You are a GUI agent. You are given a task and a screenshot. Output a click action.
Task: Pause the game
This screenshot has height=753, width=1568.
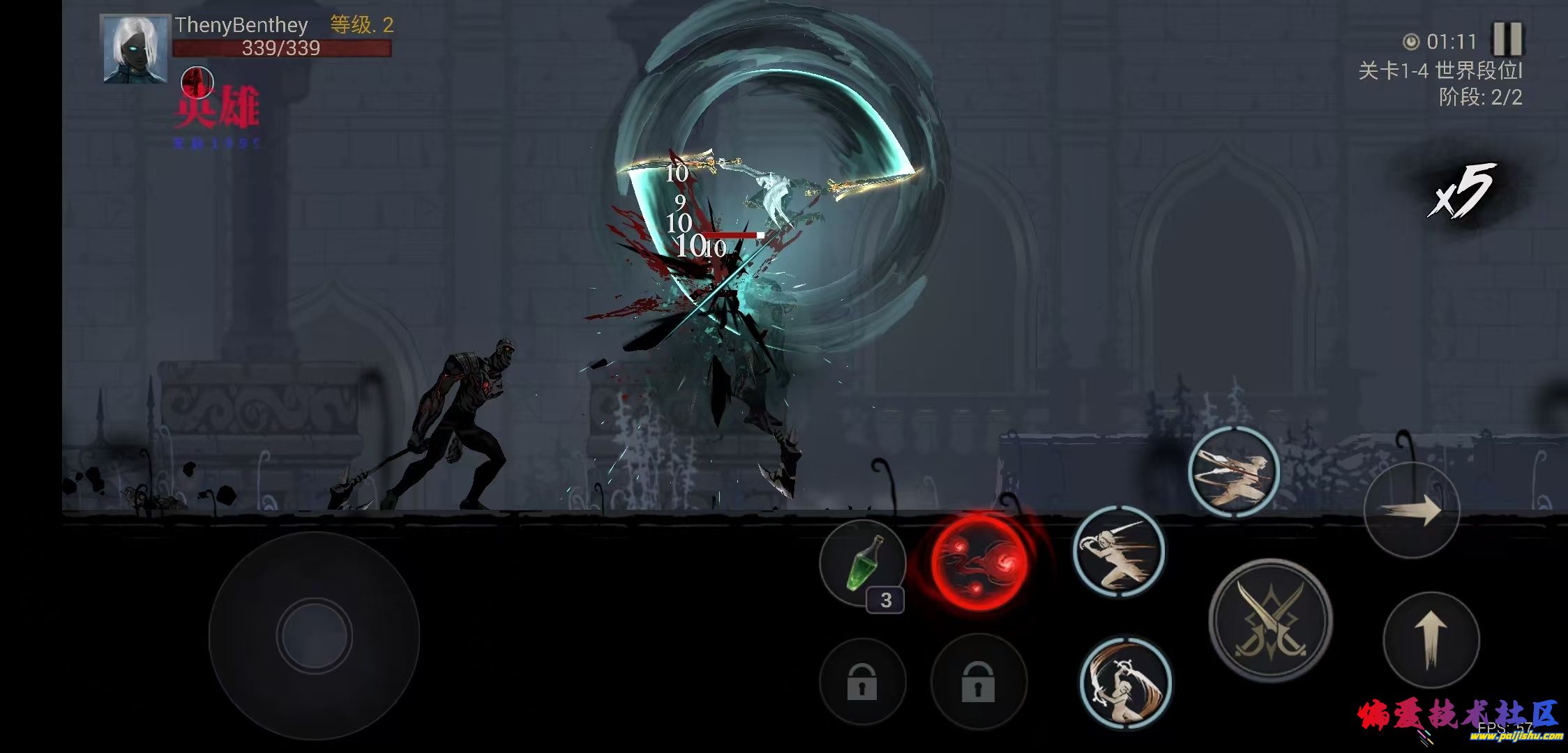1507,39
